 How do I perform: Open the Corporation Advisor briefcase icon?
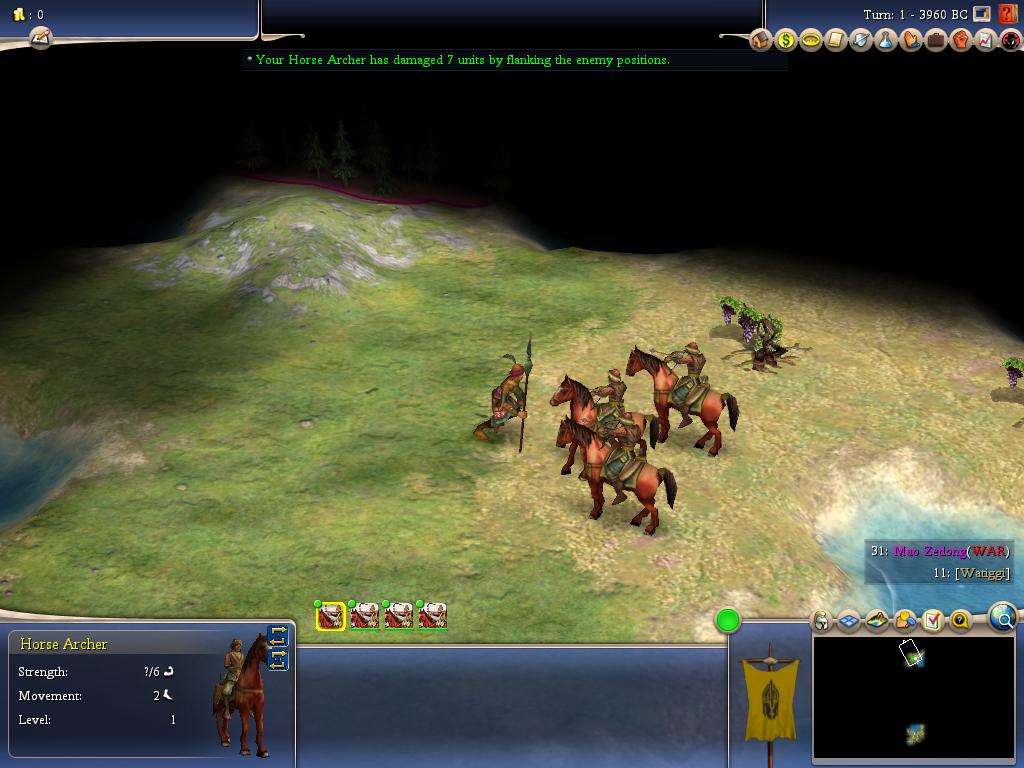tap(936, 40)
